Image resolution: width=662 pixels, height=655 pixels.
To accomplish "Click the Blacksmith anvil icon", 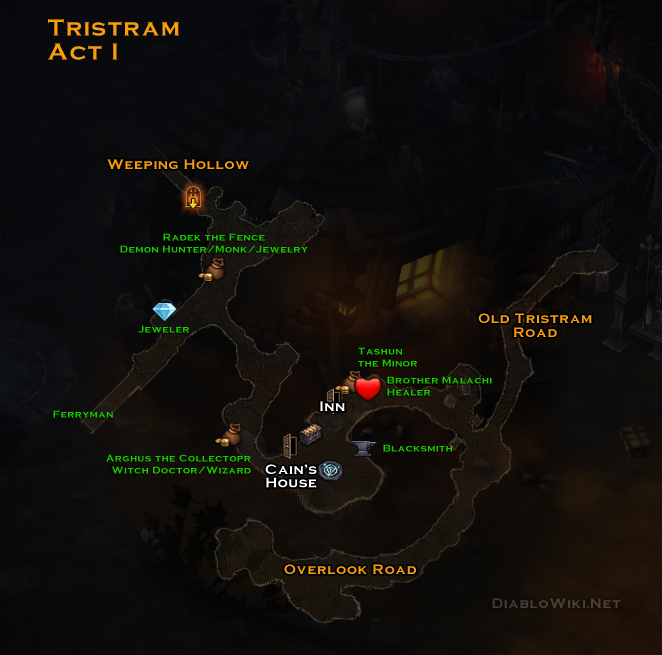I will pyautogui.click(x=365, y=447).
